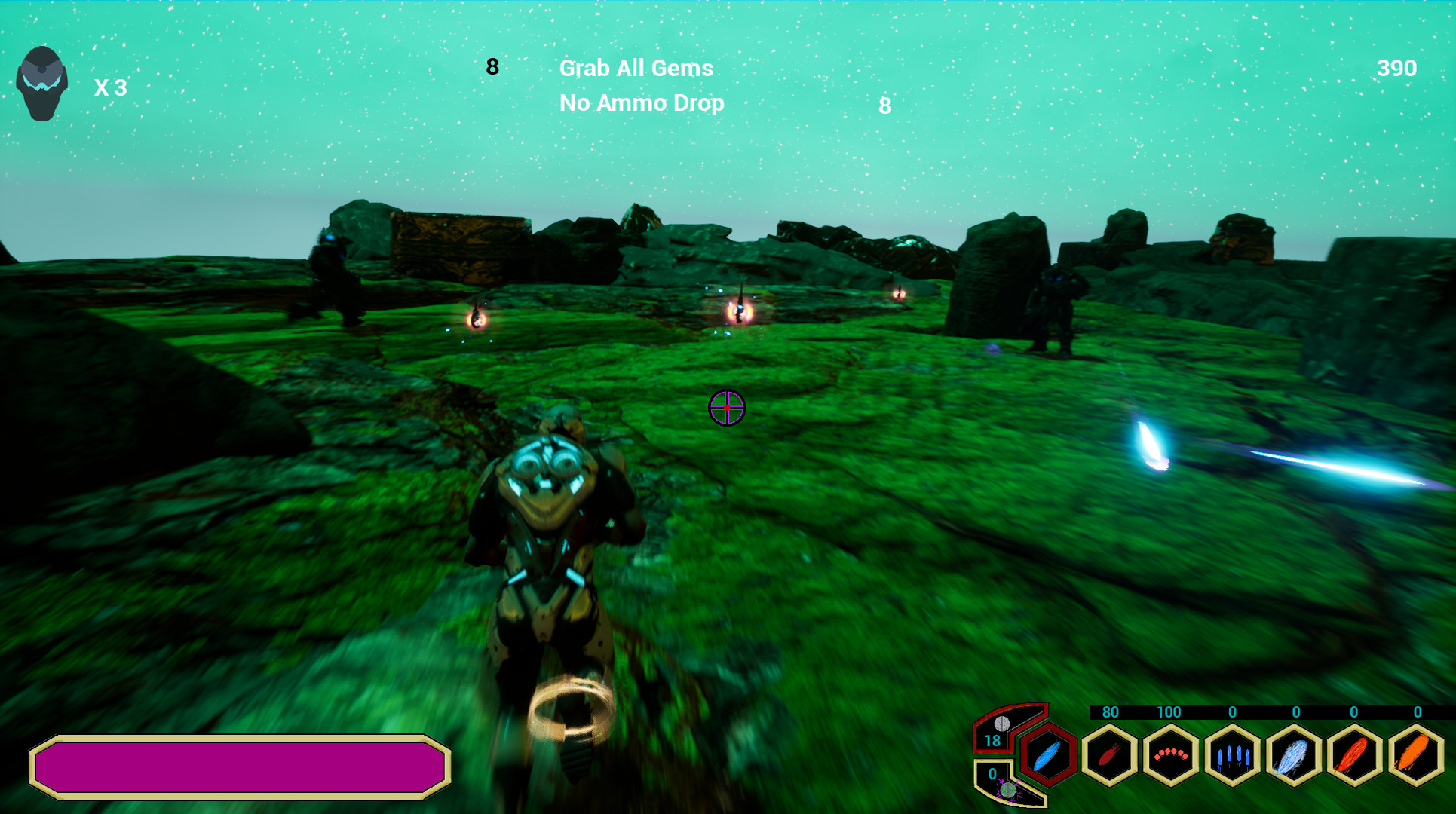
Task: Click the ammo counter showing 100
Action: tap(1169, 711)
